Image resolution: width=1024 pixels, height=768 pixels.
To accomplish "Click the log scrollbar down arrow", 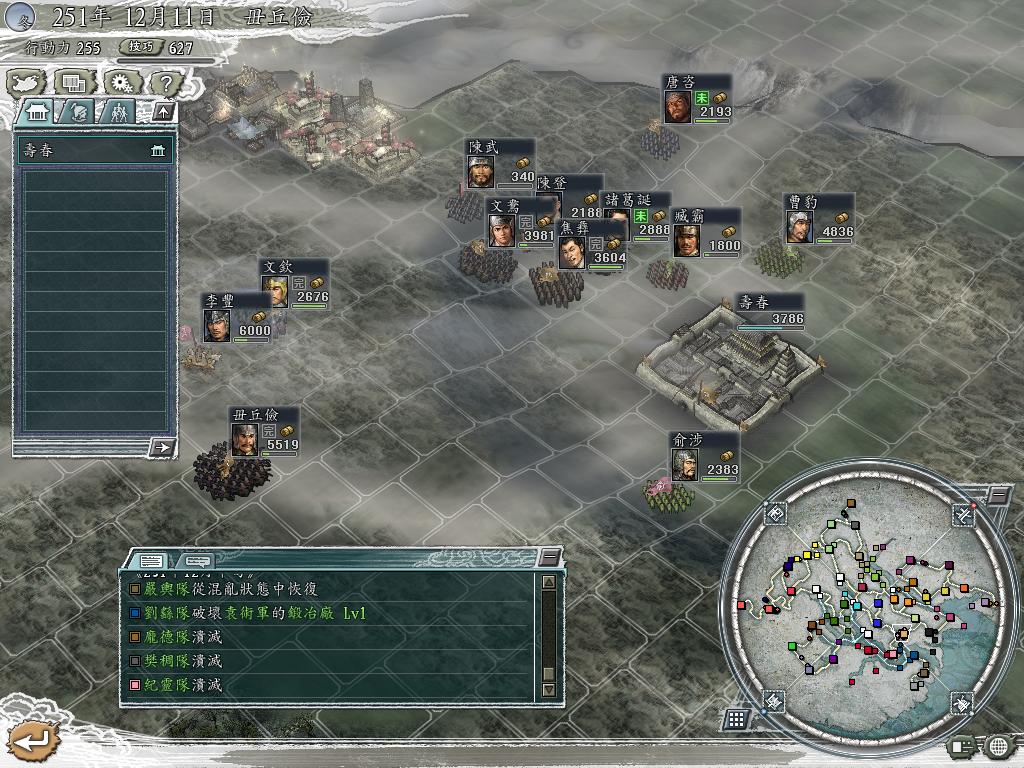I will [548, 690].
